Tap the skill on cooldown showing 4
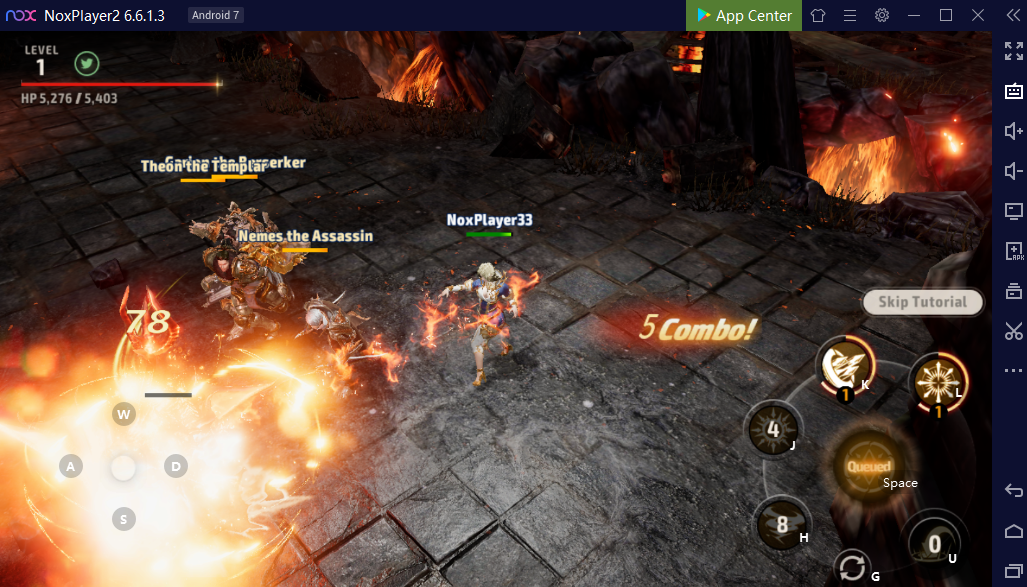Viewport: 1027px width, 587px height. [x=773, y=430]
